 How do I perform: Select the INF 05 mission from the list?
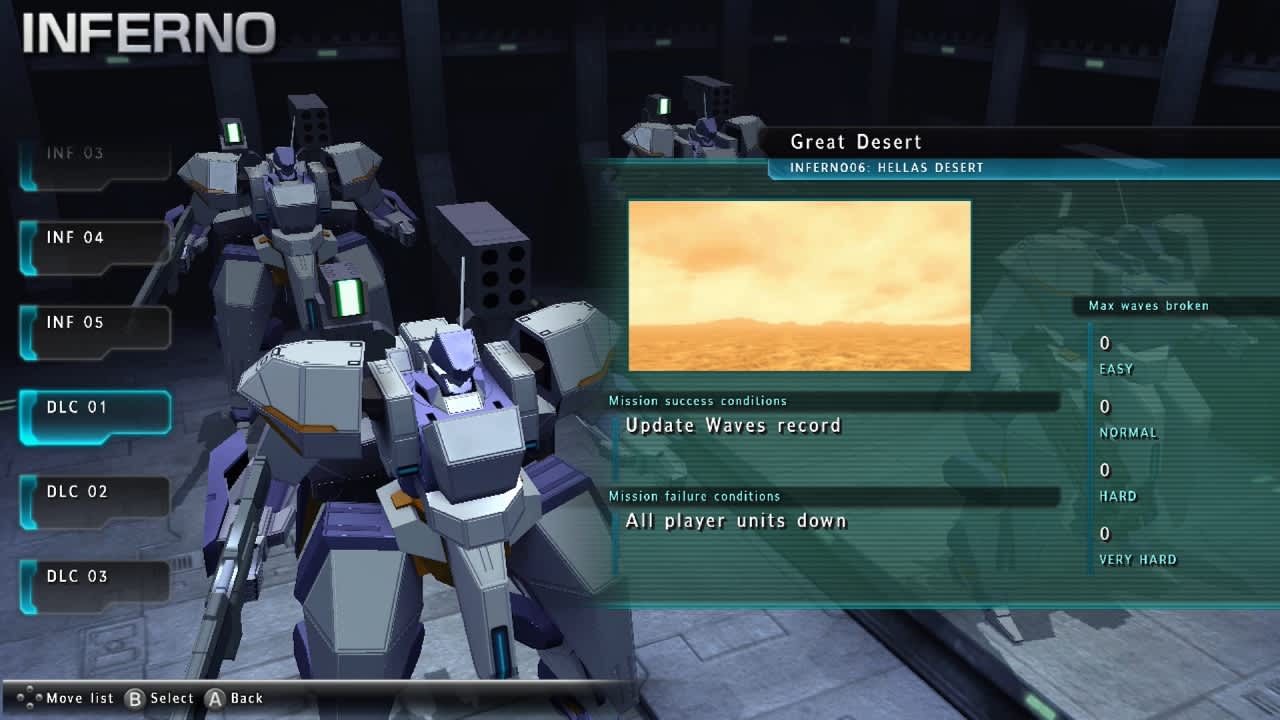[x=77, y=322]
